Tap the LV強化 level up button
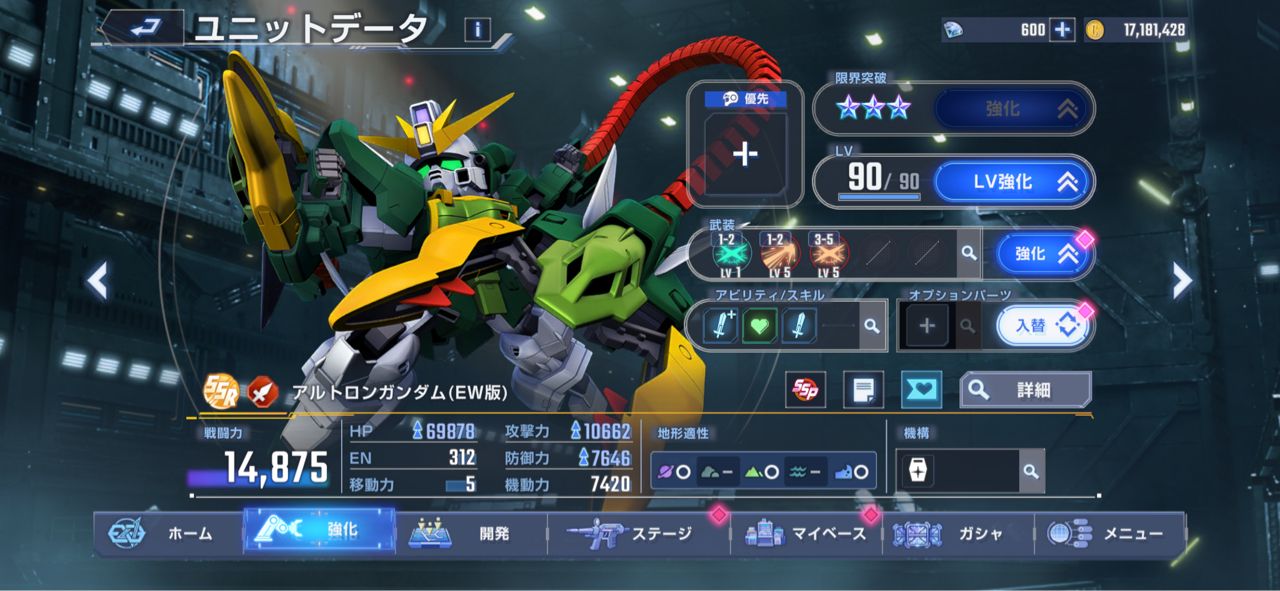 pos(1013,182)
